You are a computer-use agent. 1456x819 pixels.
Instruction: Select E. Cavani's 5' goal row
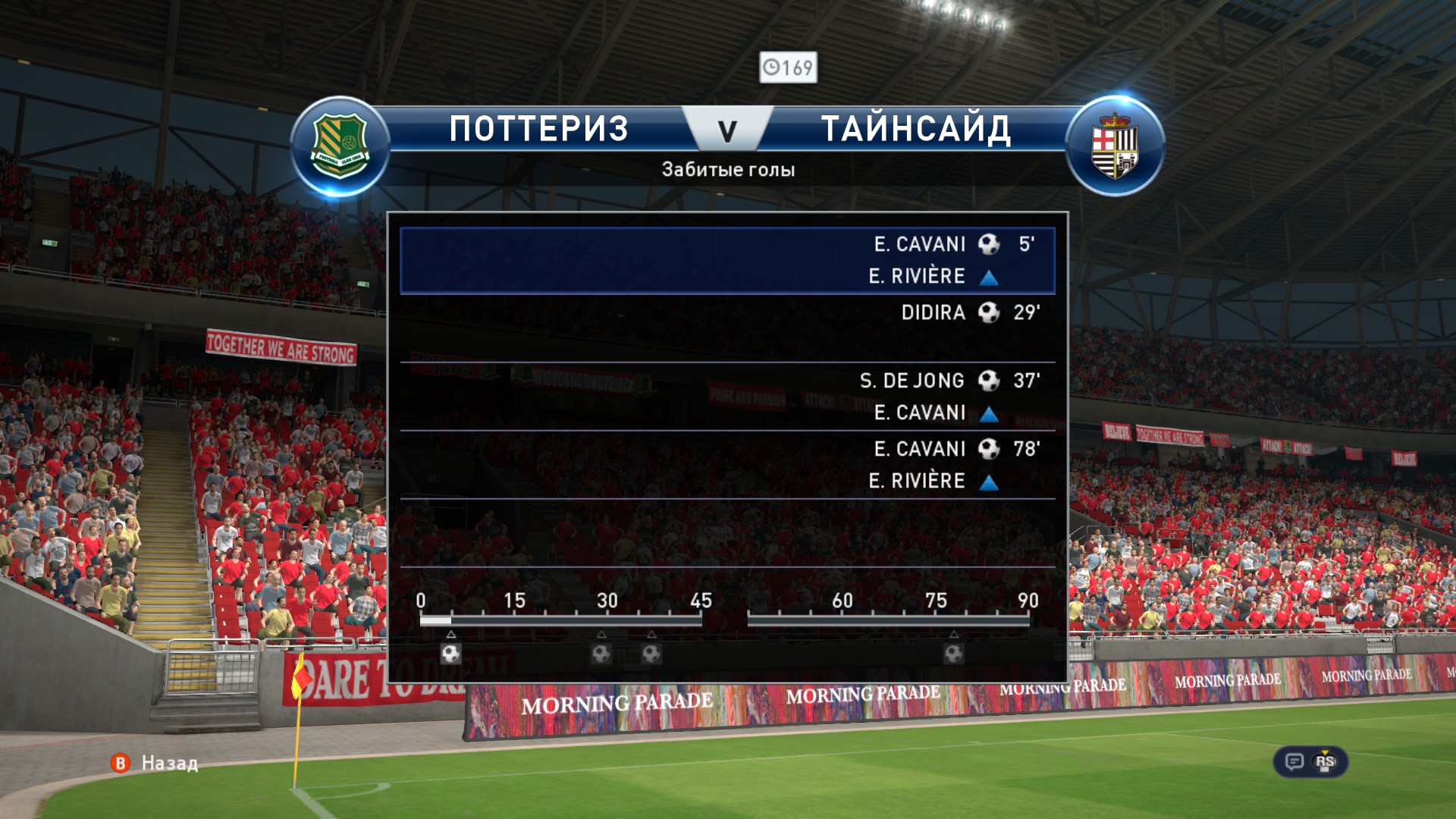727,260
